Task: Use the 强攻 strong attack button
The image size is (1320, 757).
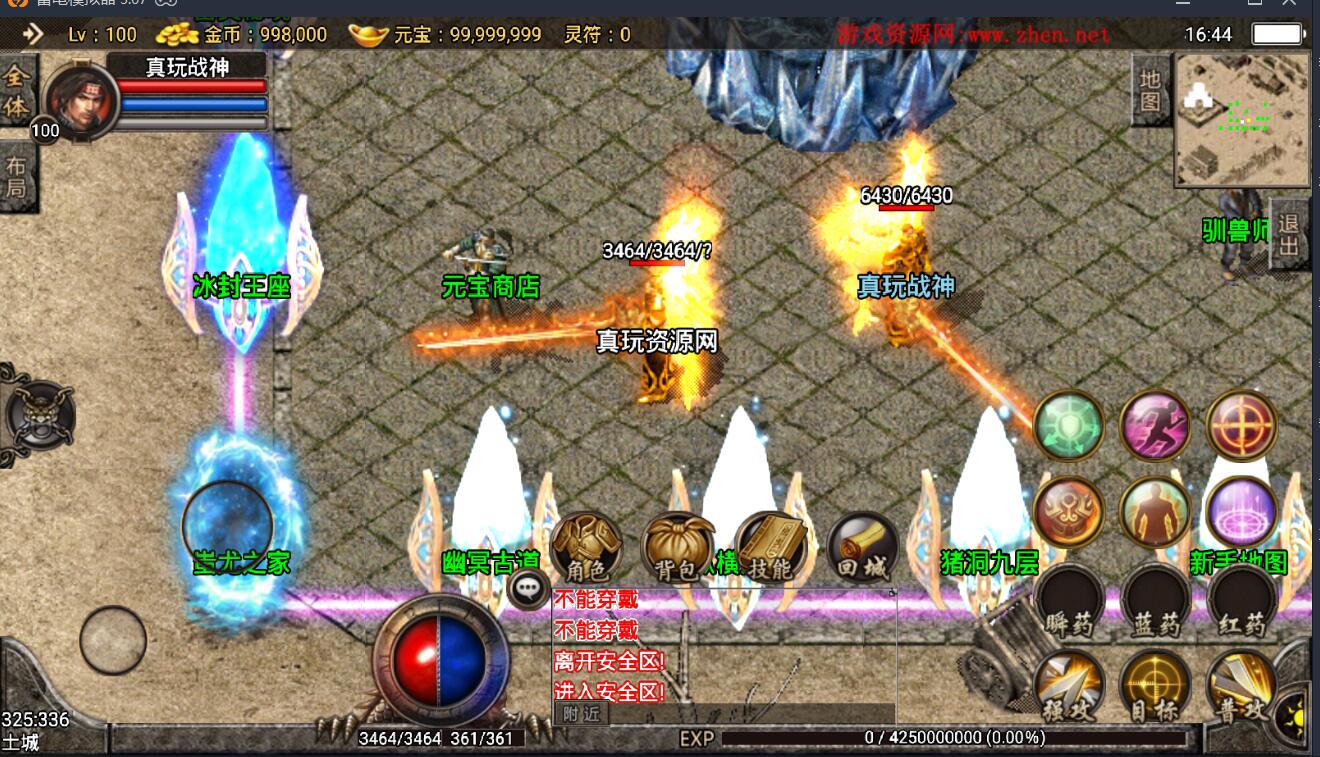Action: click(1068, 686)
